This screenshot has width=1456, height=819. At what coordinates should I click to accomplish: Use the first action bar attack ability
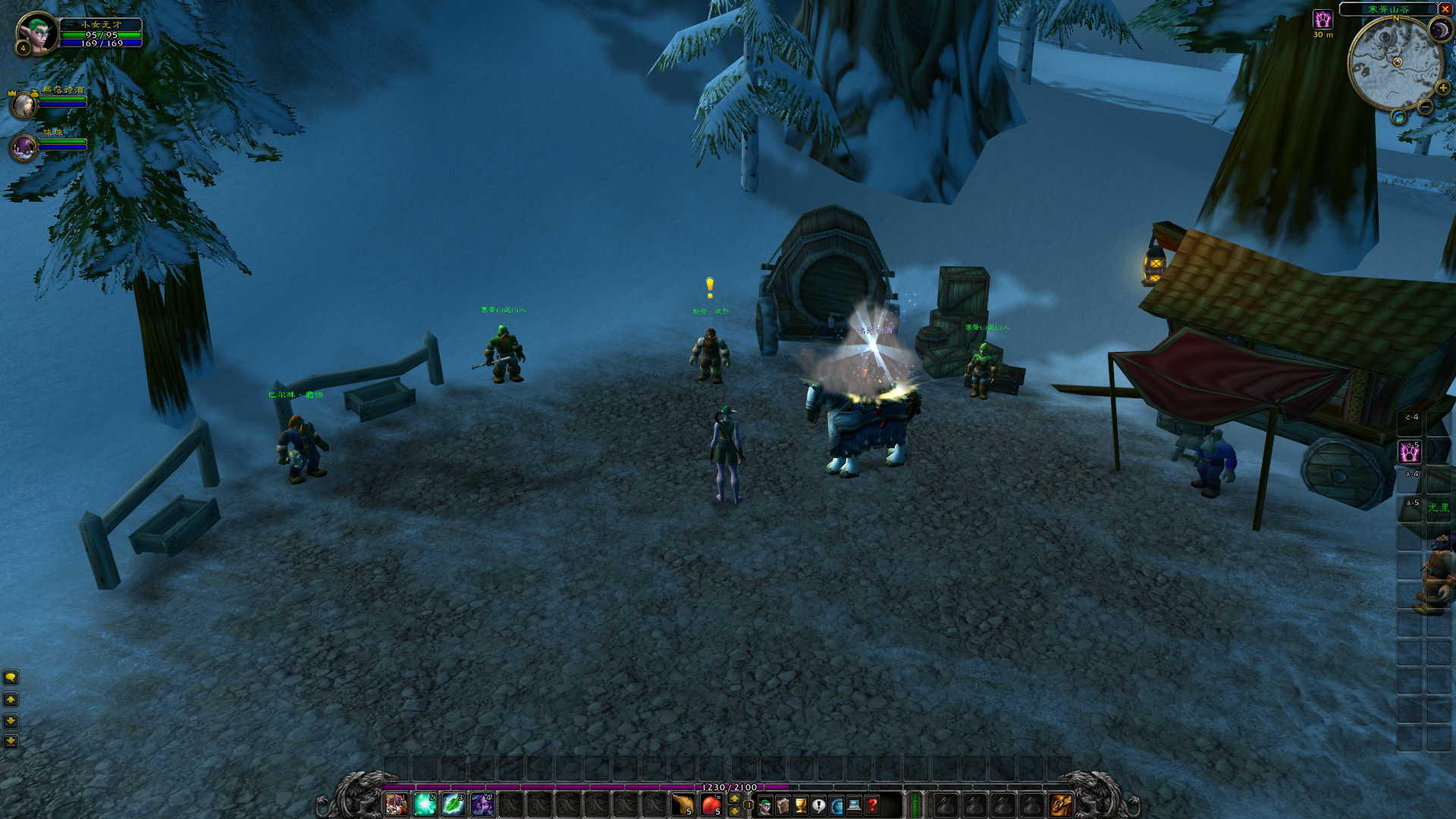point(396,804)
